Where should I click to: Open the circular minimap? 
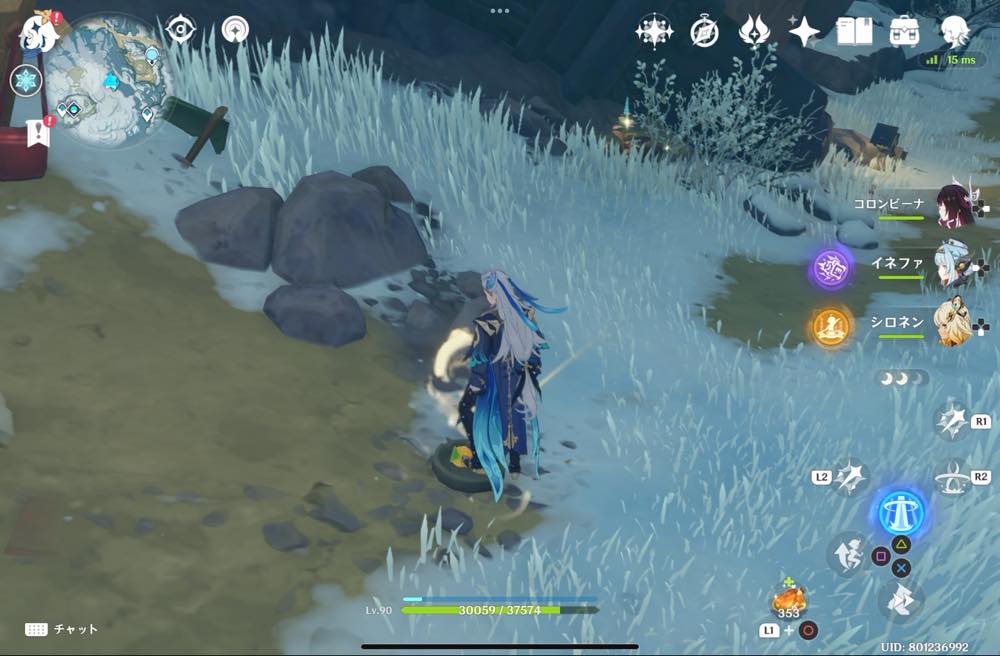pyautogui.click(x=109, y=80)
